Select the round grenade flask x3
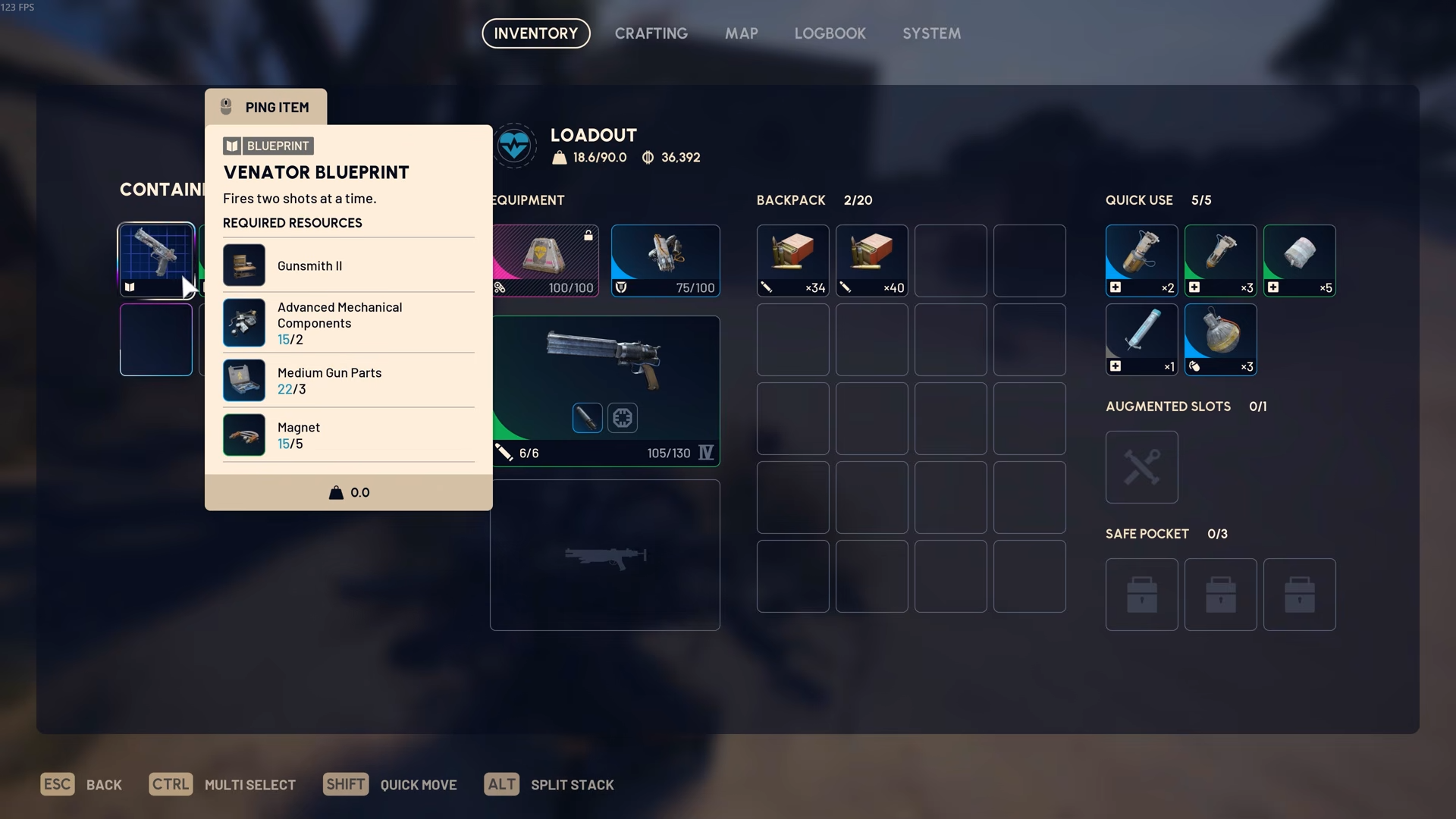This screenshot has width=1456, height=819. point(1220,339)
